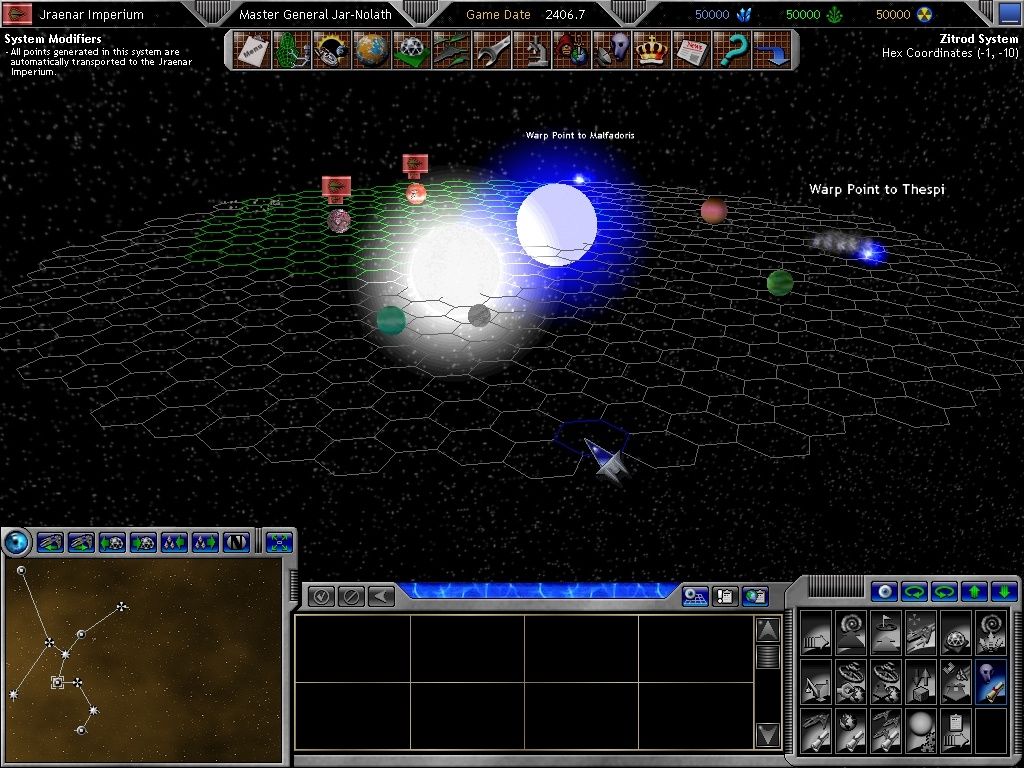The width and height of the screenshot is (1024, 768).
Task: Click the planet globe toolbar icon
Action: (x=370, y=50)
